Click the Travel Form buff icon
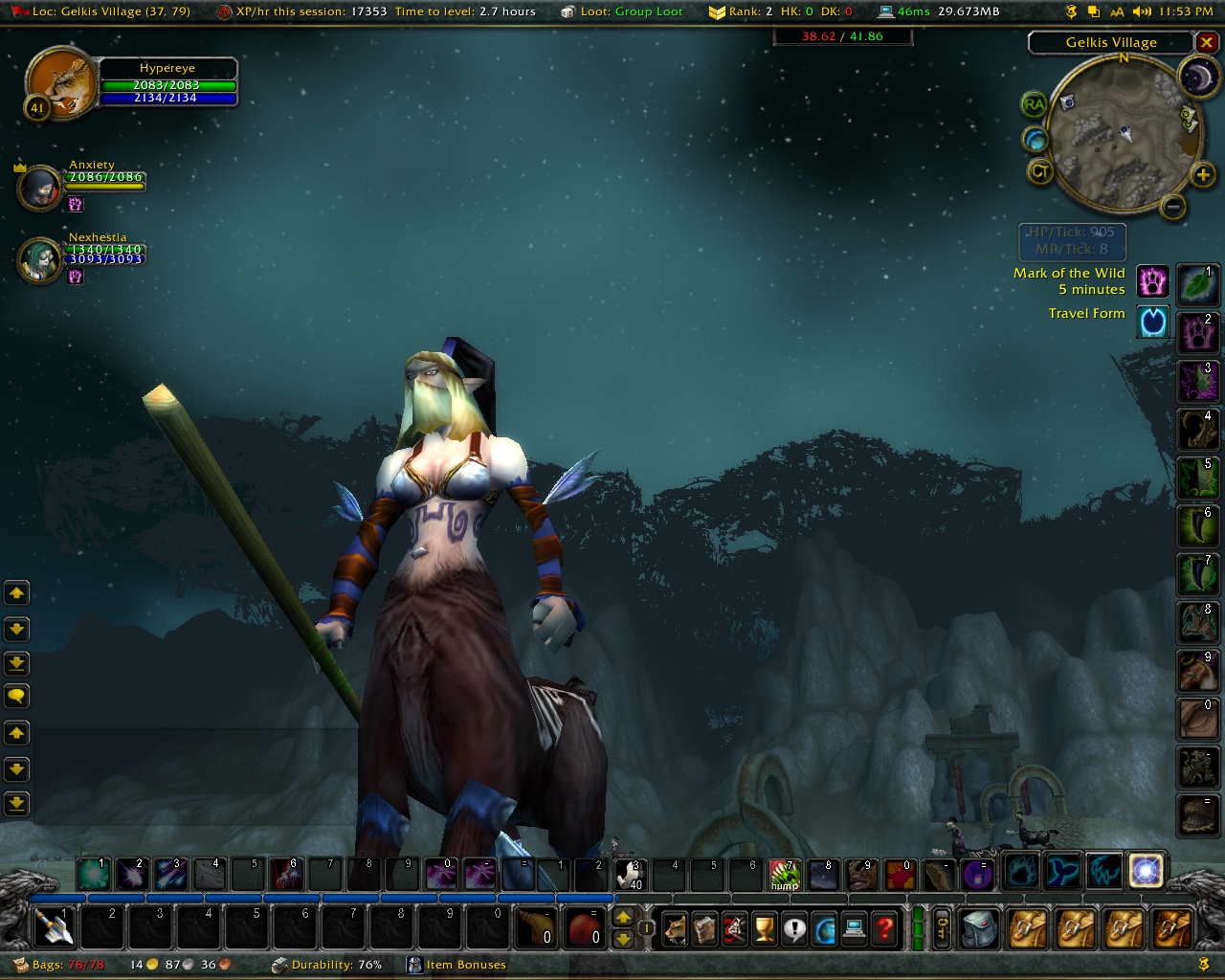The width and height of the screenshot is (1225, 980). [x=1153, y=322]
